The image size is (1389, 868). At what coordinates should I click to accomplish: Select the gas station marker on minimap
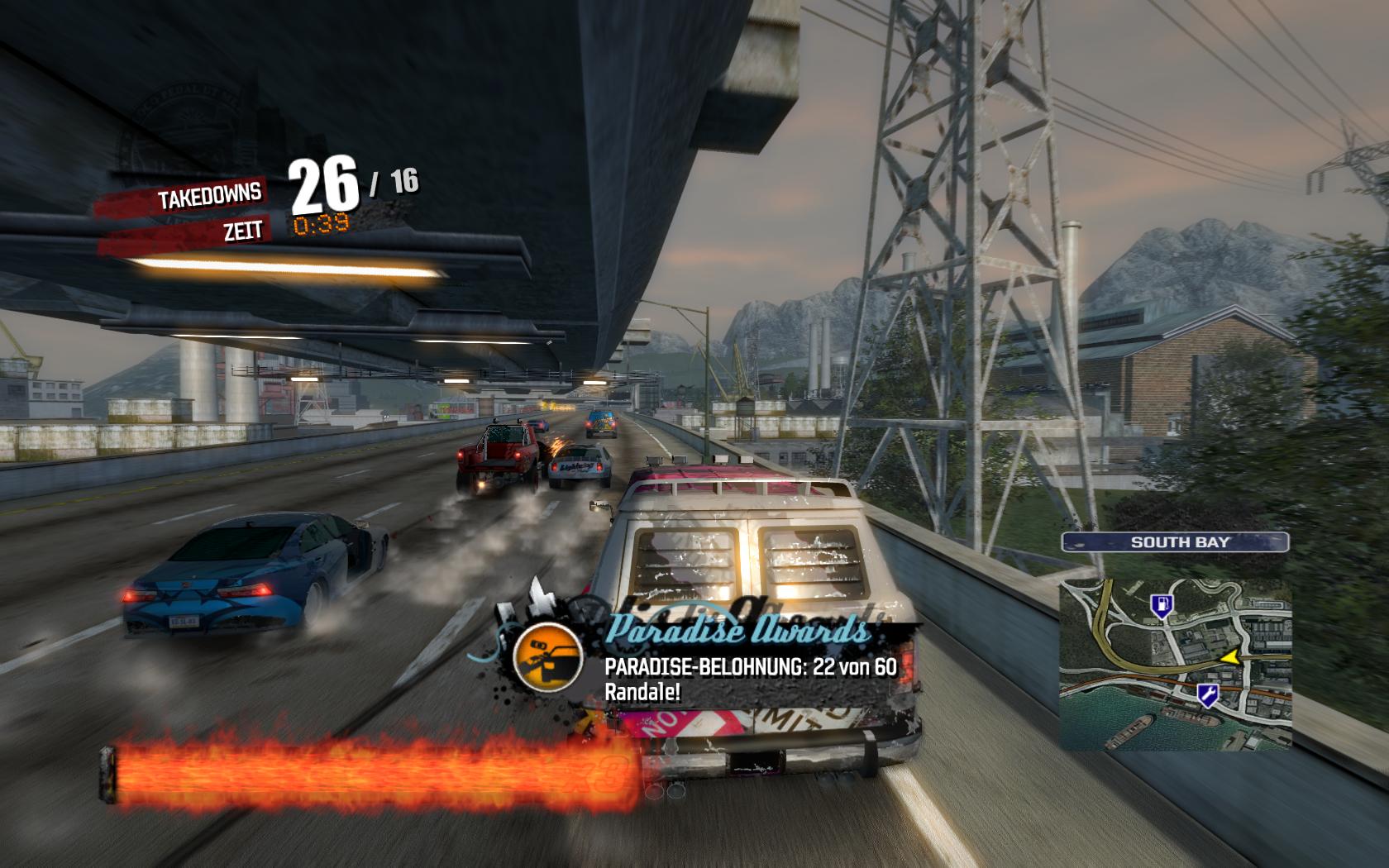pos(1161,607)
